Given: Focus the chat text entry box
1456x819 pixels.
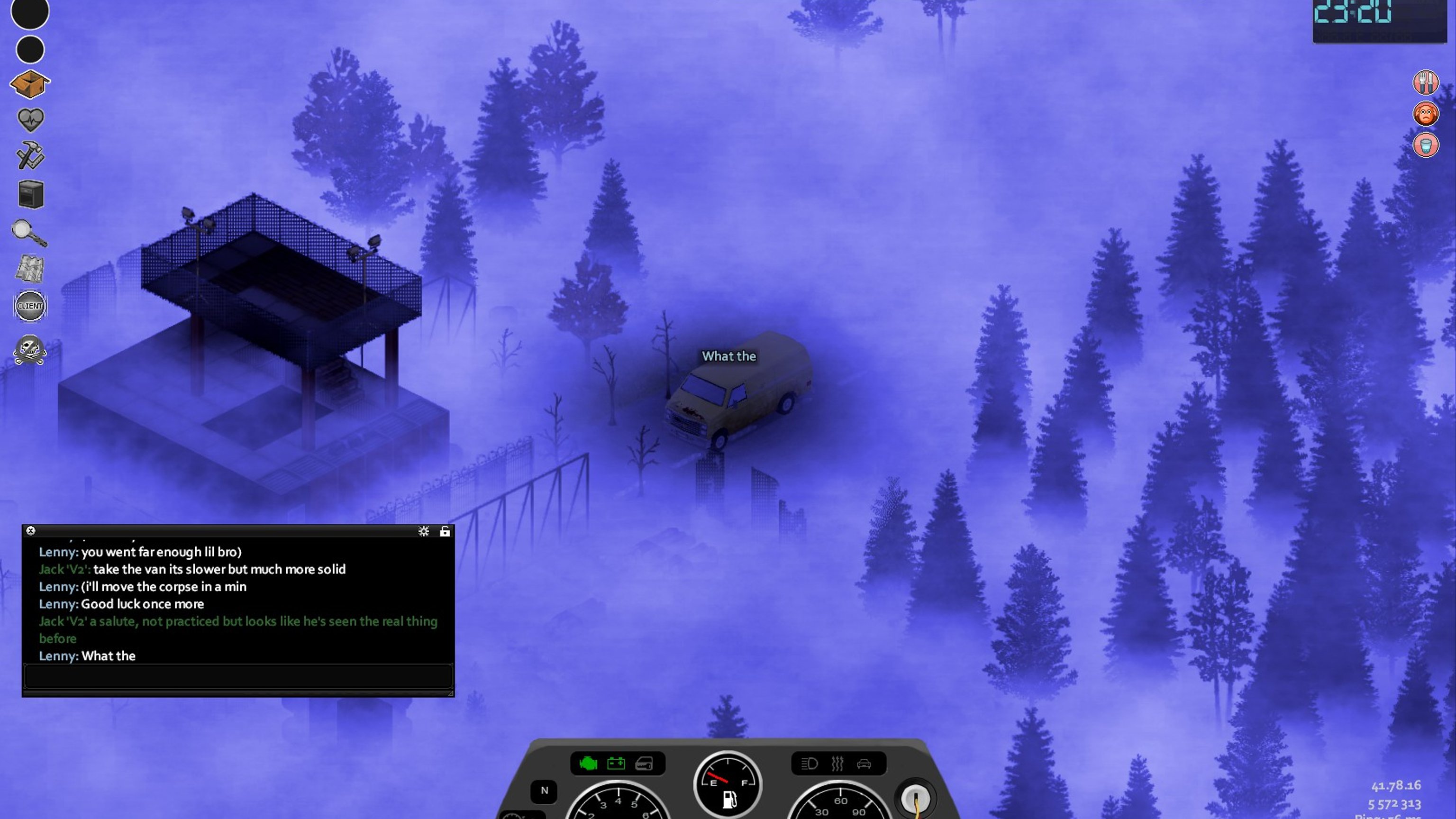Looking at the screenshot, I should (238, 676).
